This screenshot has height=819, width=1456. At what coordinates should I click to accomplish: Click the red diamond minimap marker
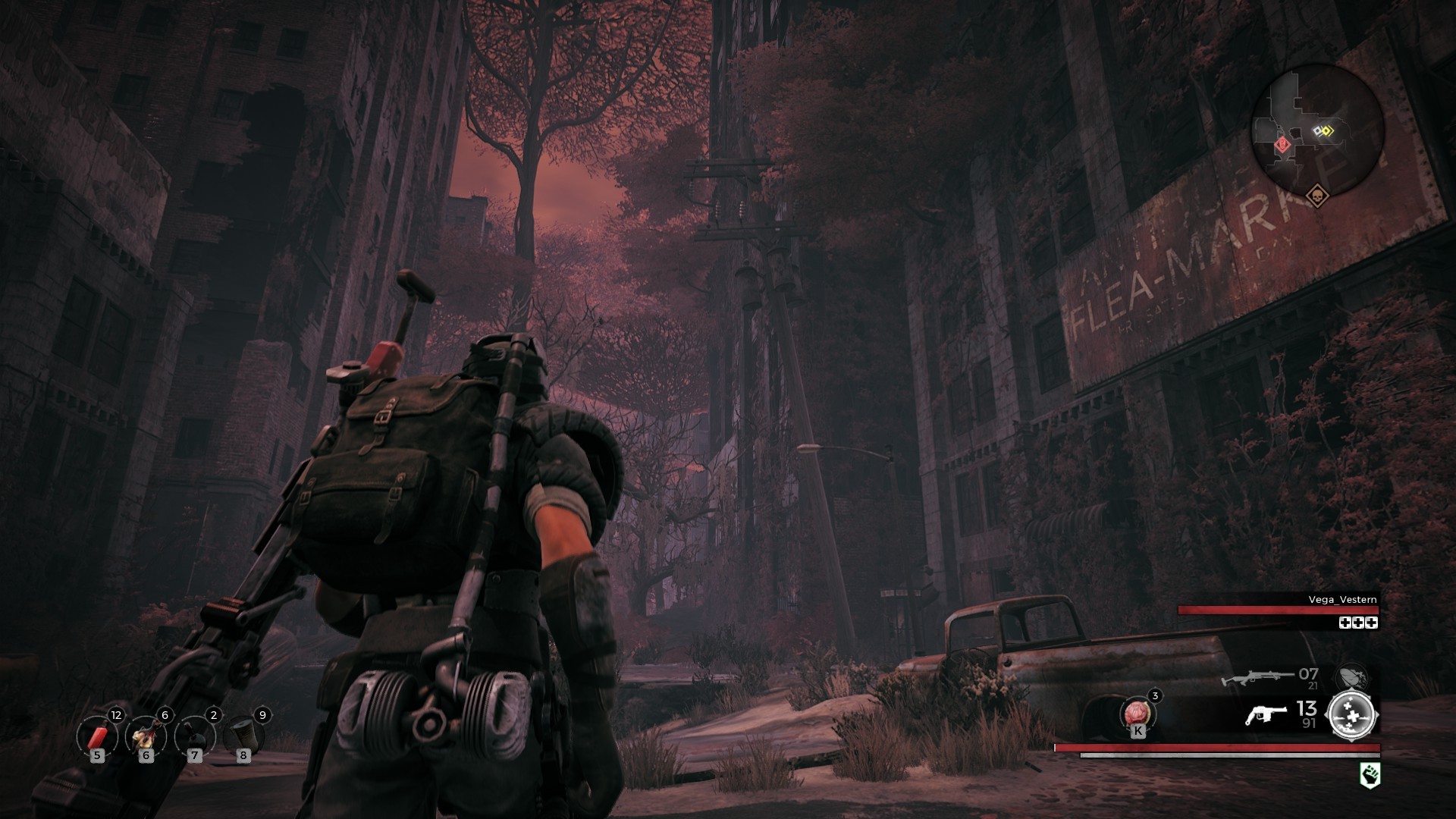[x=1282, y=143]
